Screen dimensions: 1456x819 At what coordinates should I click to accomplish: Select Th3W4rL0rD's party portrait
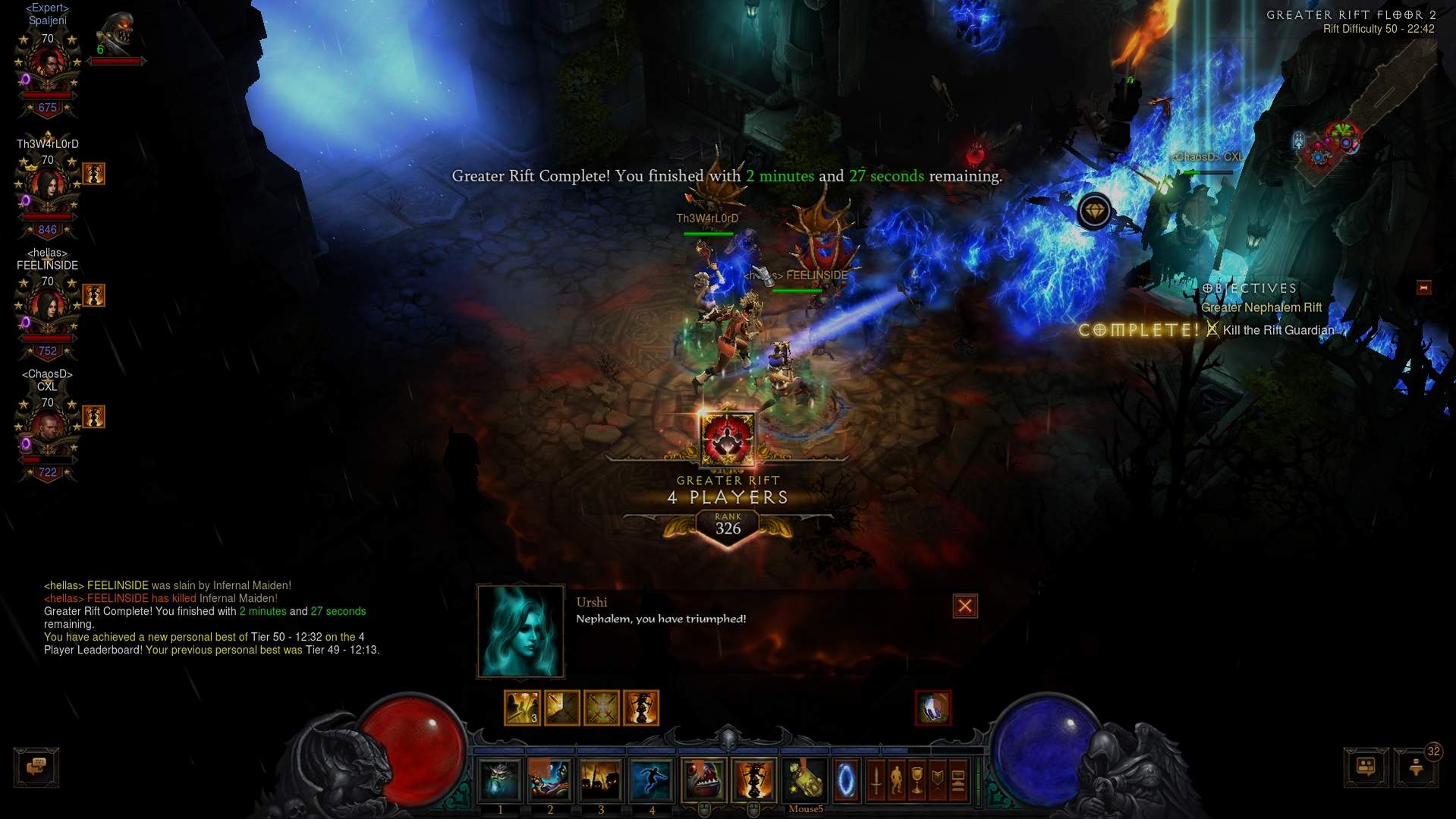tap(48, 187)
